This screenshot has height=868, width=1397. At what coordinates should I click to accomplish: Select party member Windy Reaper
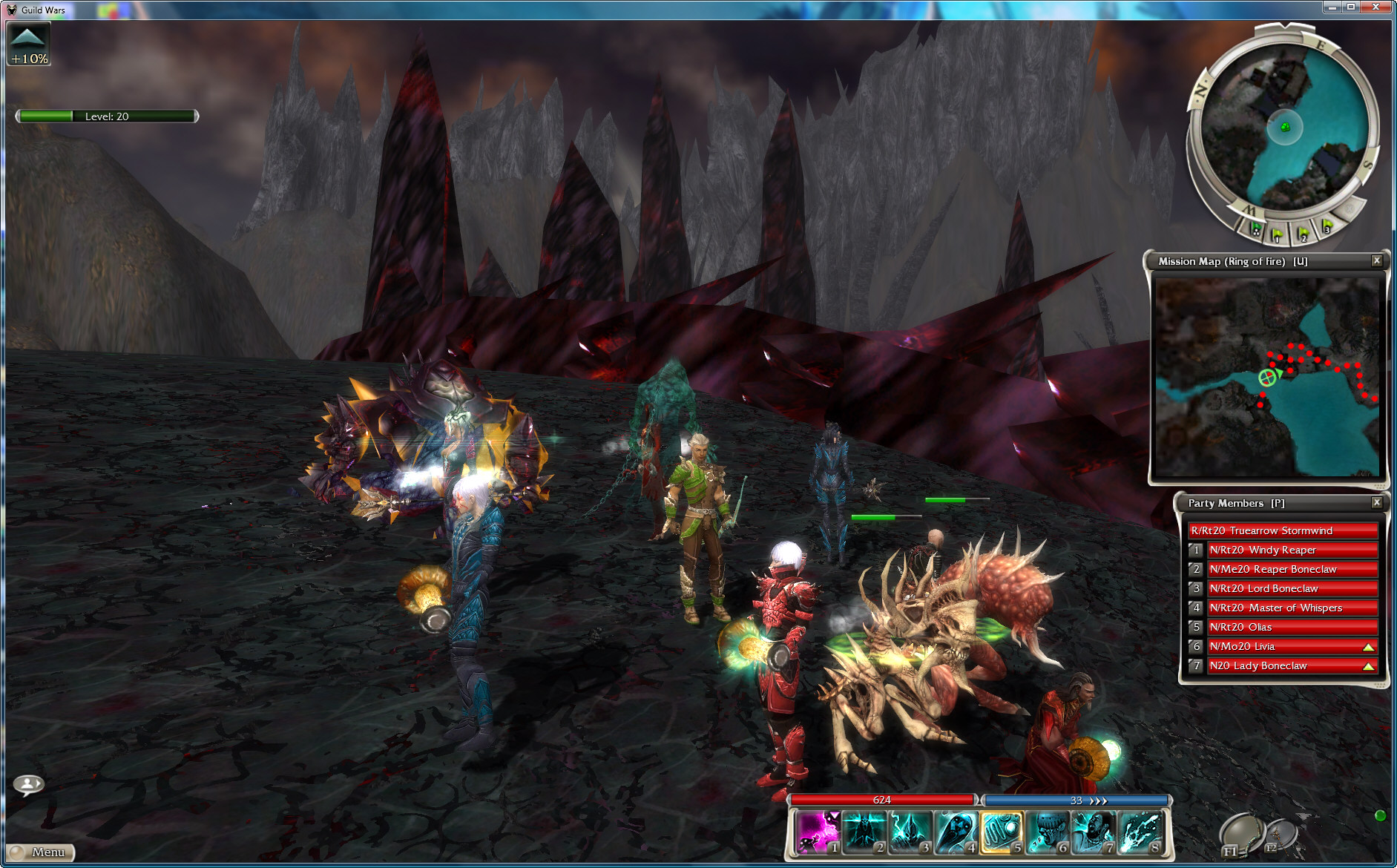point(1292,550)
